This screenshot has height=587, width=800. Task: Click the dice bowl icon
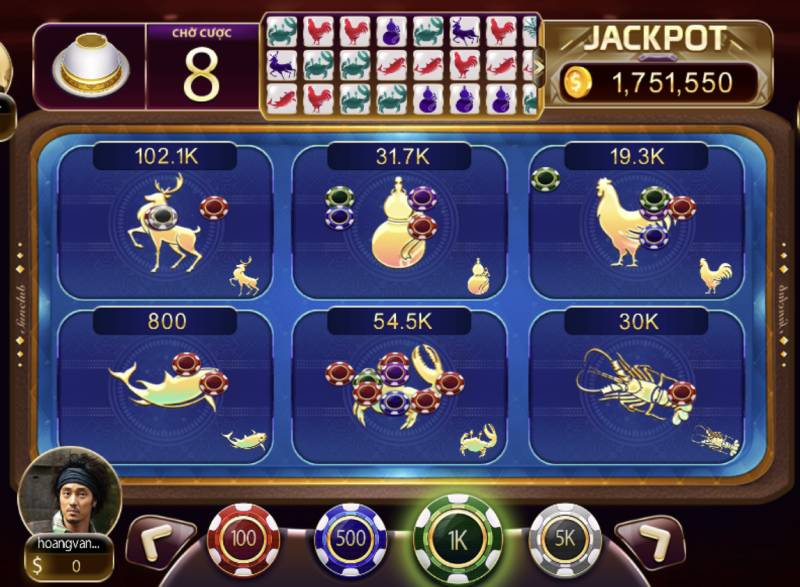pos(89,66)
